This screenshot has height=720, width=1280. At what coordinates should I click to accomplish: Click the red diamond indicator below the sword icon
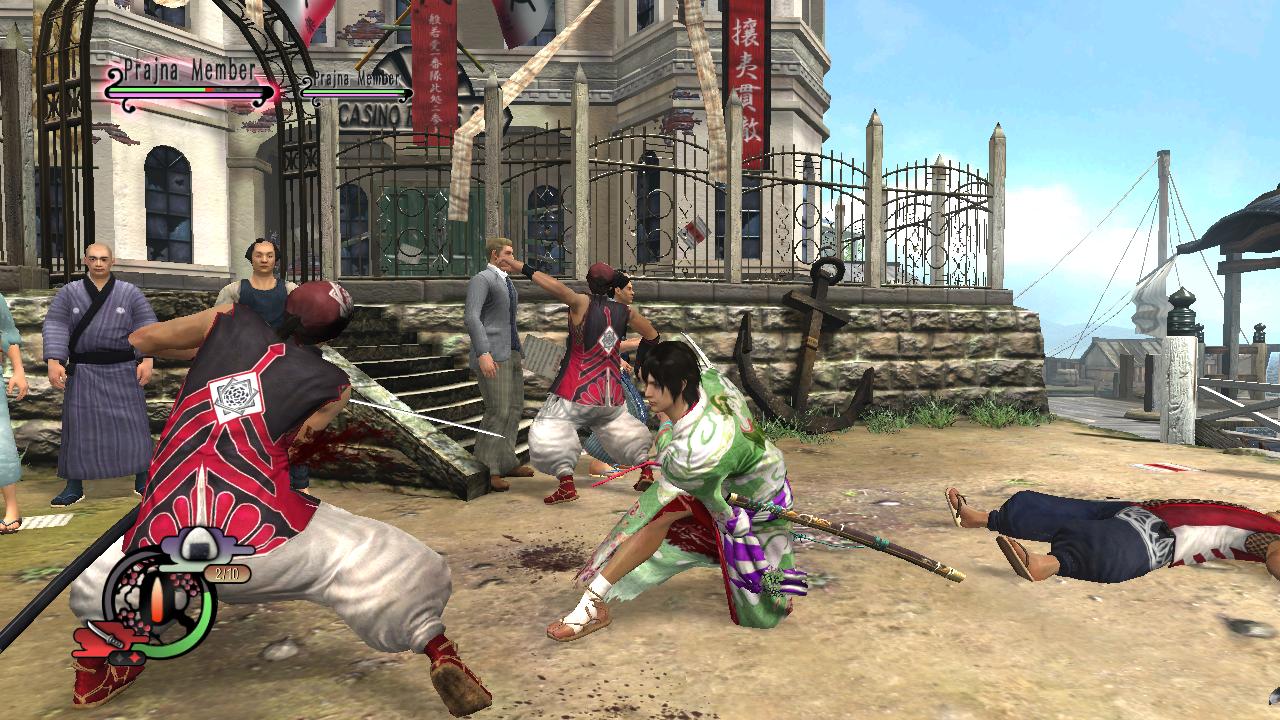pyautogui.click(x=135, y=657)
